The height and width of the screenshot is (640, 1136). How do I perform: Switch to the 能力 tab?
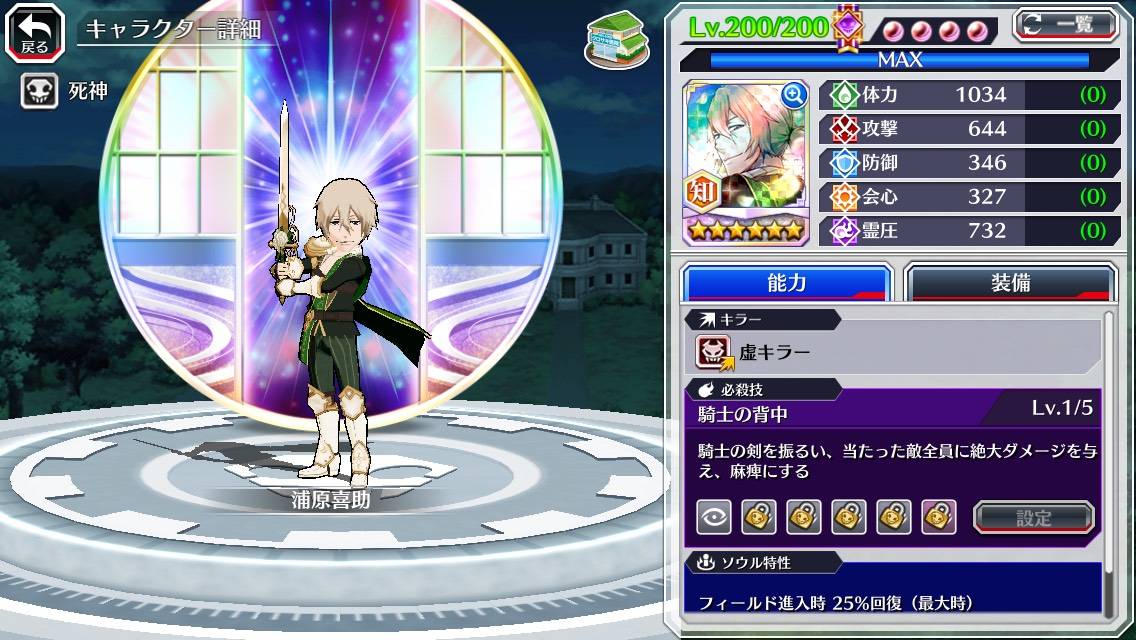pyautogui.click(x=786, y=283)
